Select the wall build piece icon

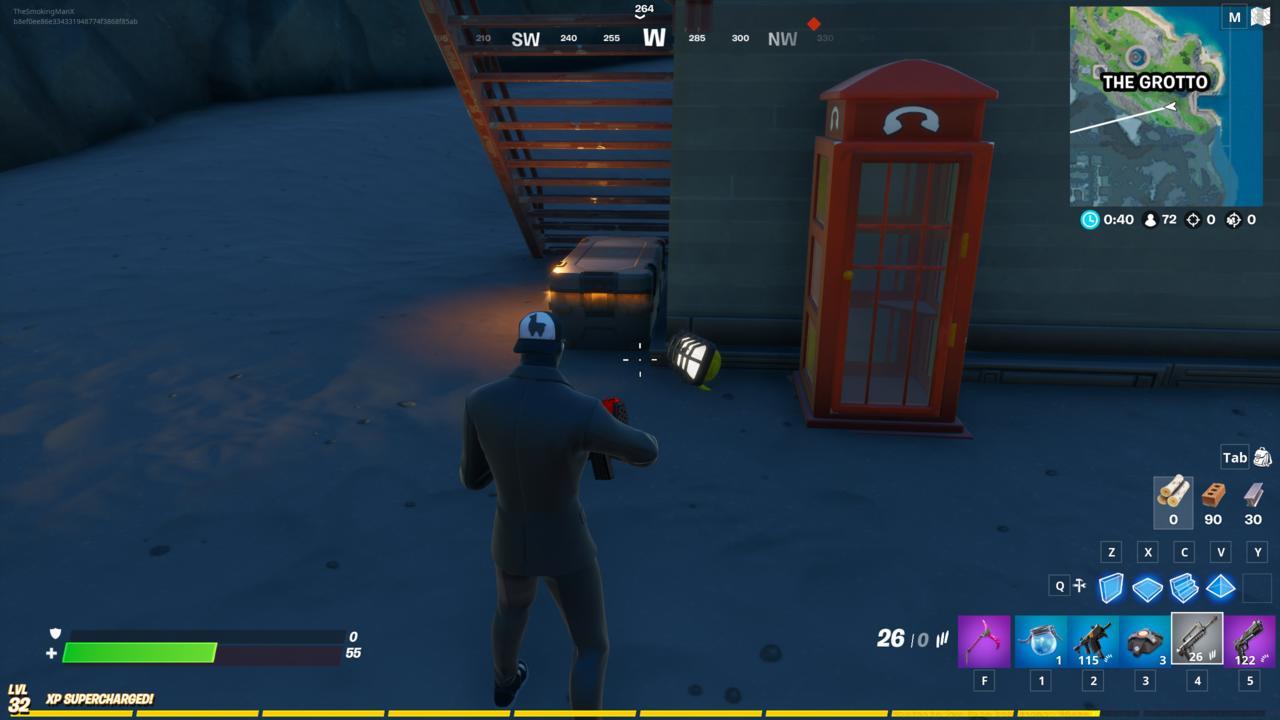click(x=1109, y=585)
